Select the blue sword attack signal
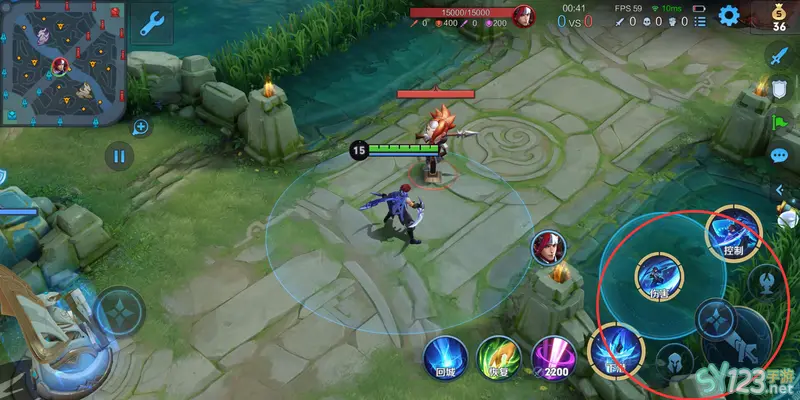 779,56
